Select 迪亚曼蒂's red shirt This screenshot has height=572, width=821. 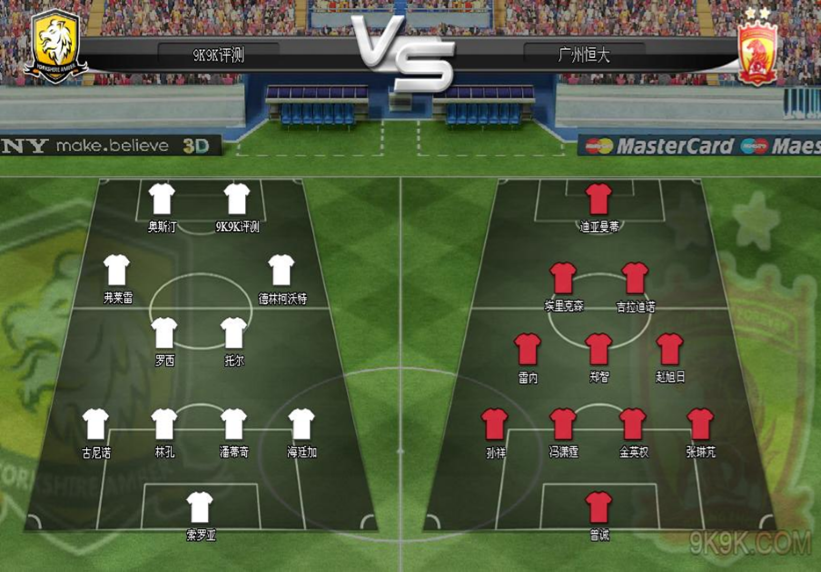(599, 198)
